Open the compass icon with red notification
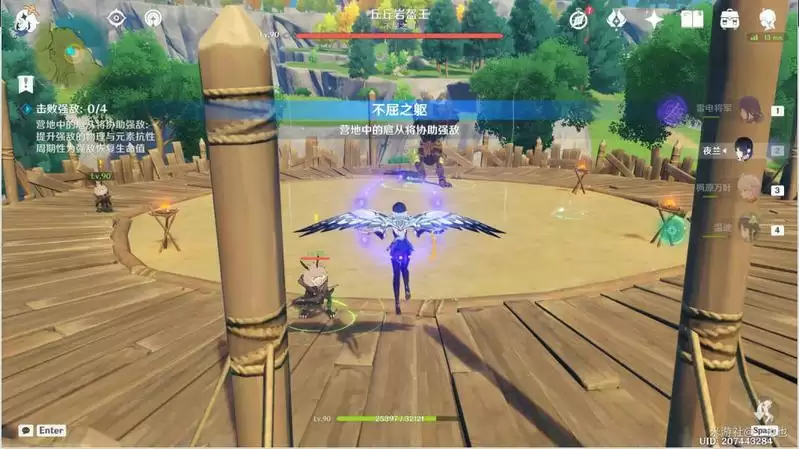 coord(579,18)
